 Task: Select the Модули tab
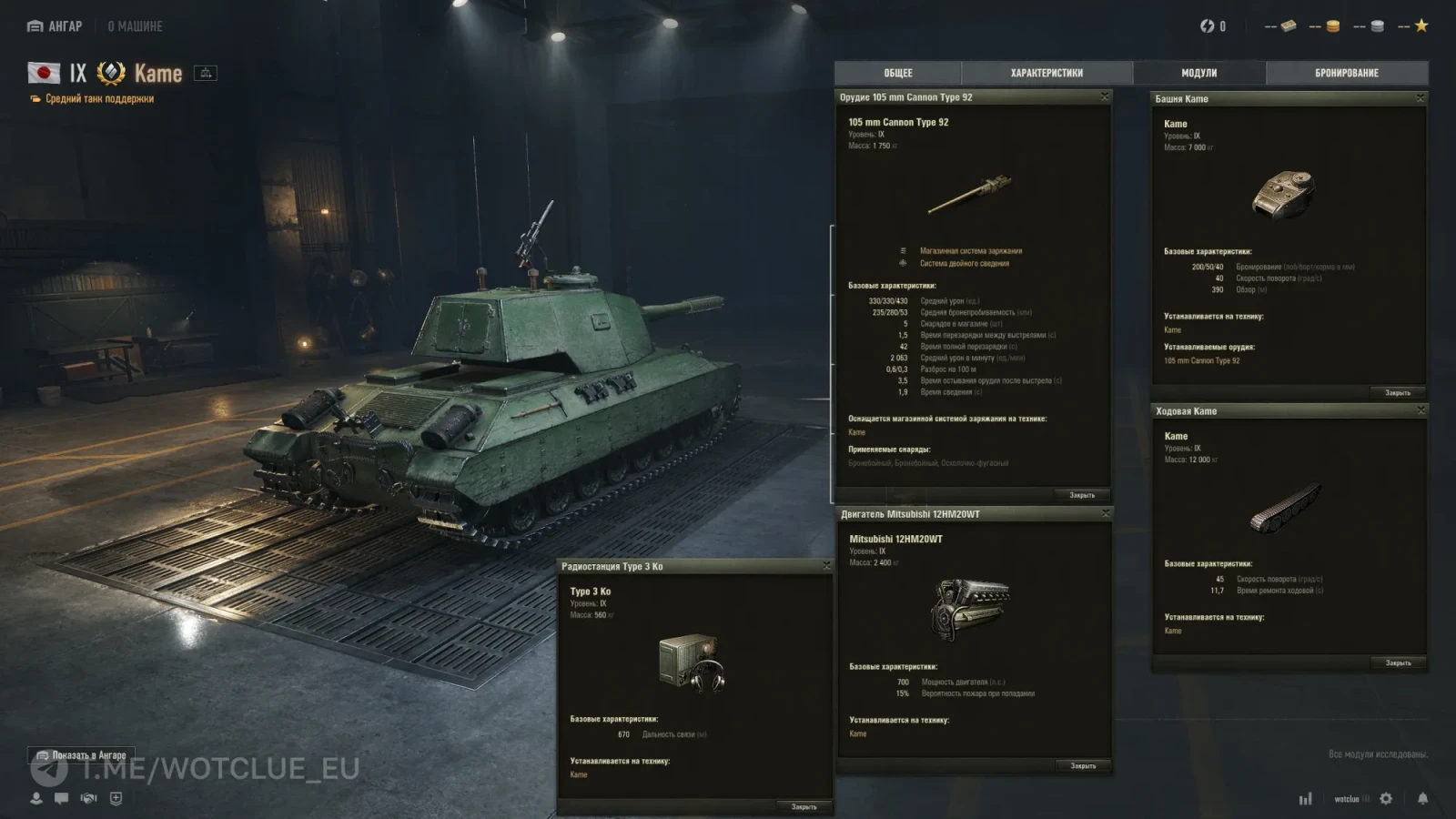[1198, 73]
